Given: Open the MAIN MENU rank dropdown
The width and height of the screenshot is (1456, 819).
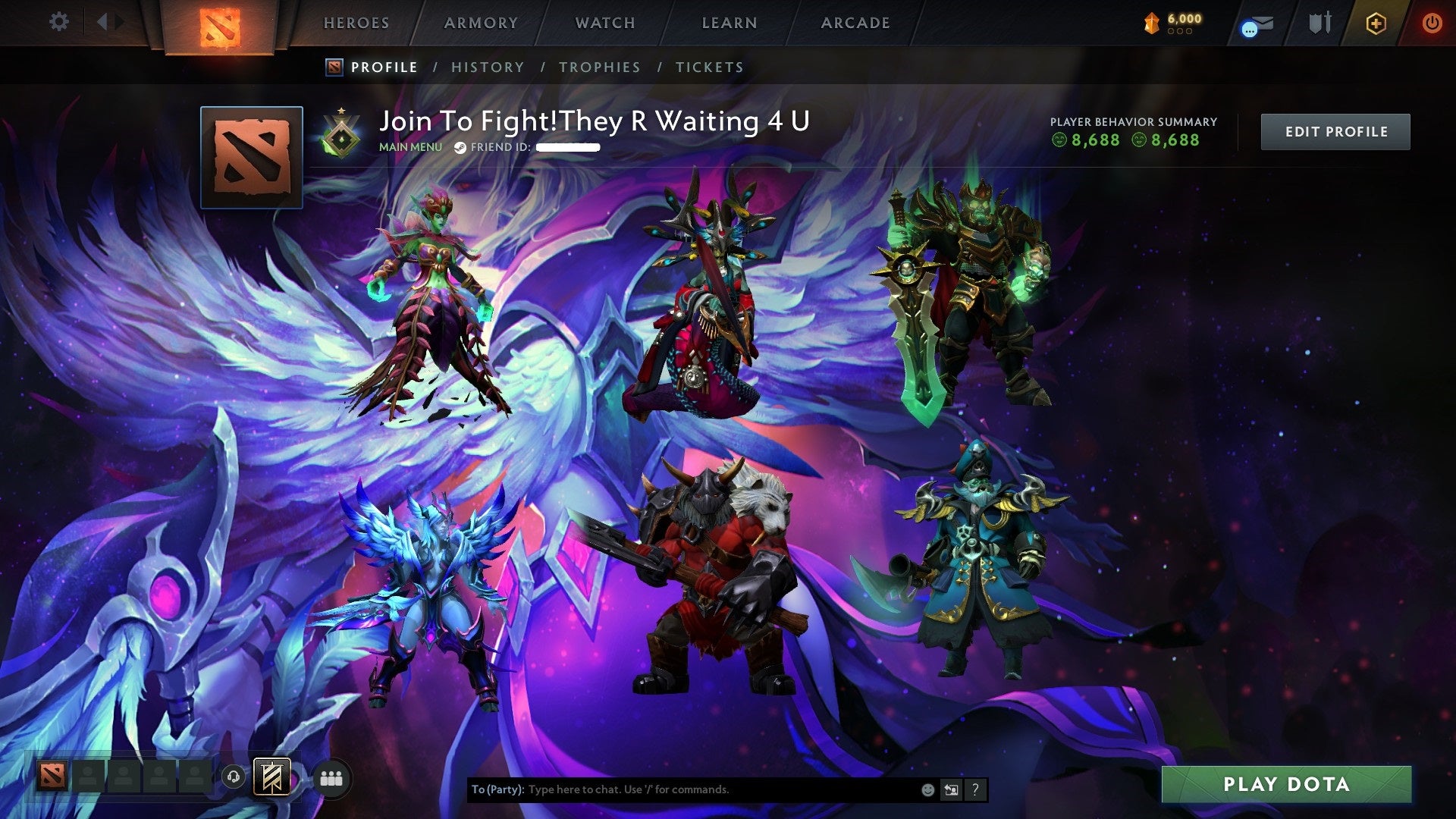Looking at the screenshot, I should 409,147.
